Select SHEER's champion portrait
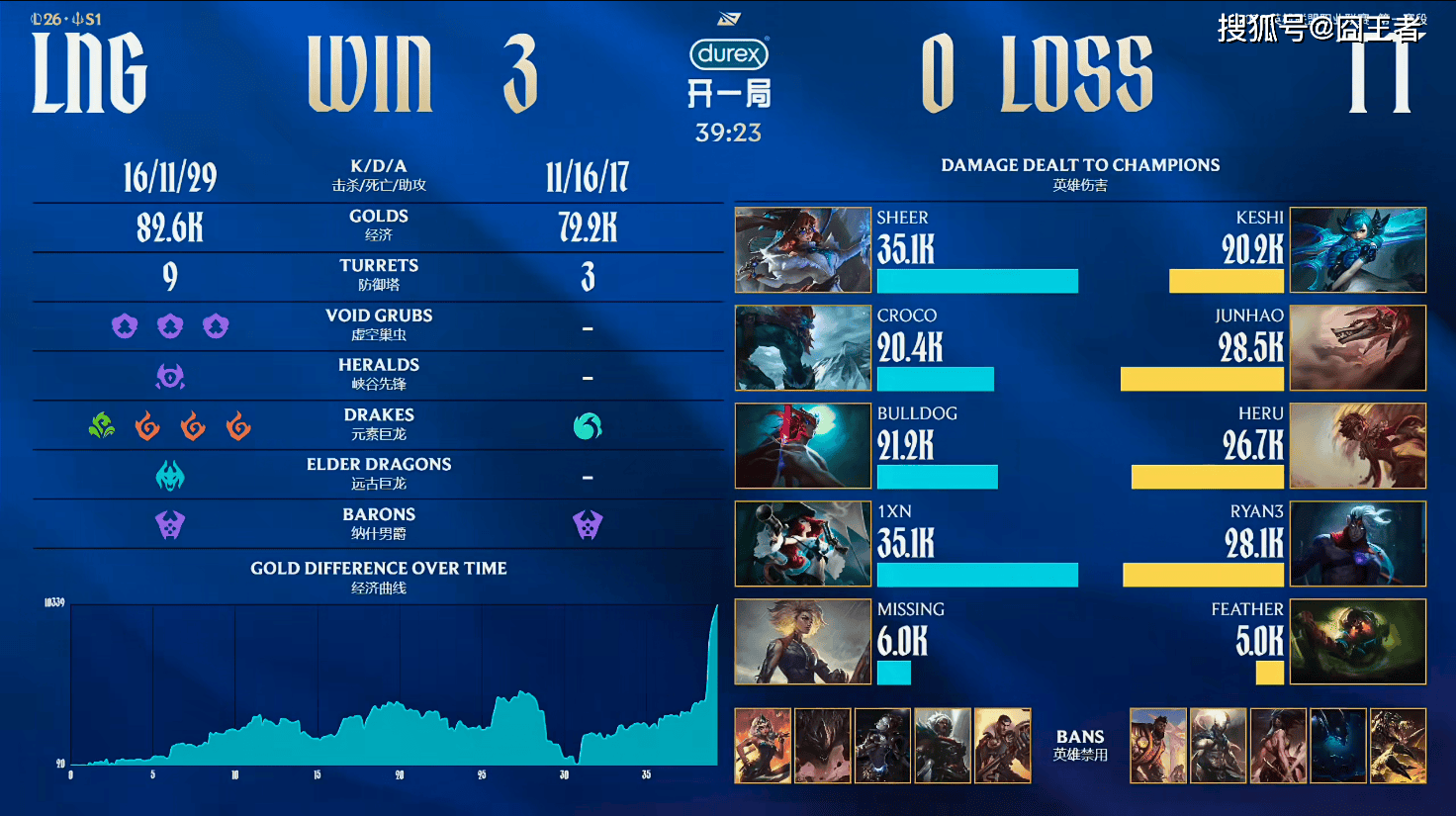Image resolution: width=1456 pixels, height=816 pixels. [802, 249]
